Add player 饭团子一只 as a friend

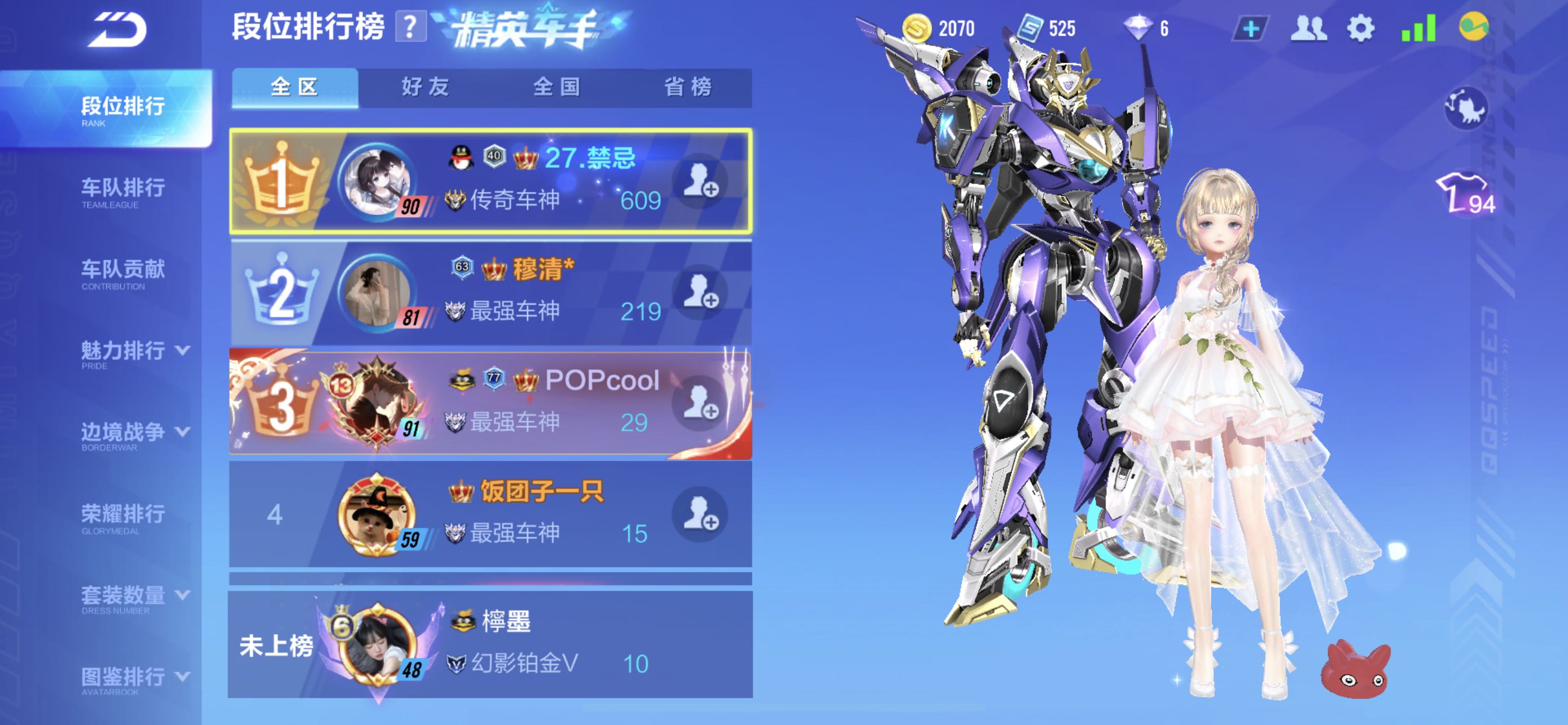(700, 514)
